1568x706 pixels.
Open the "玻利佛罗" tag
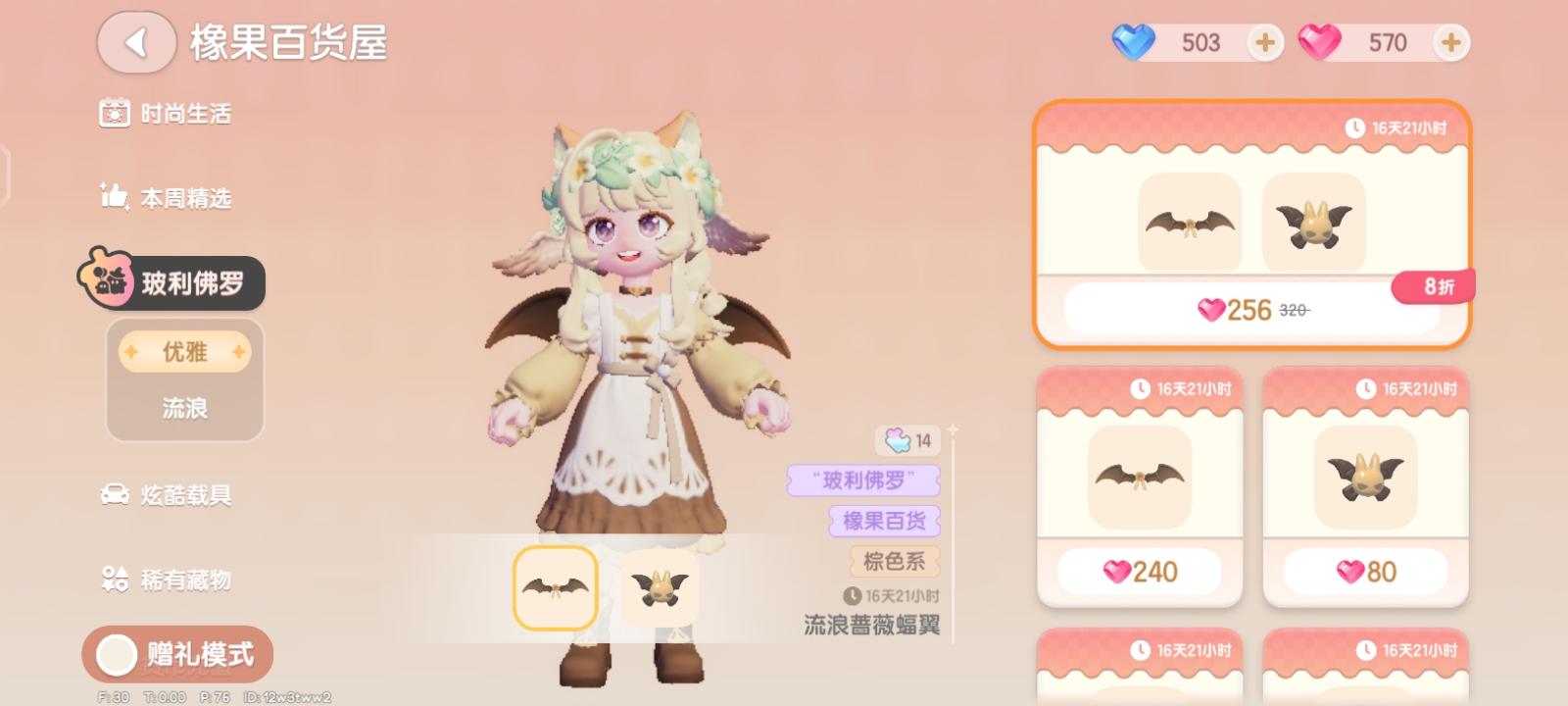pyautogui.click(x=866, y=481)
